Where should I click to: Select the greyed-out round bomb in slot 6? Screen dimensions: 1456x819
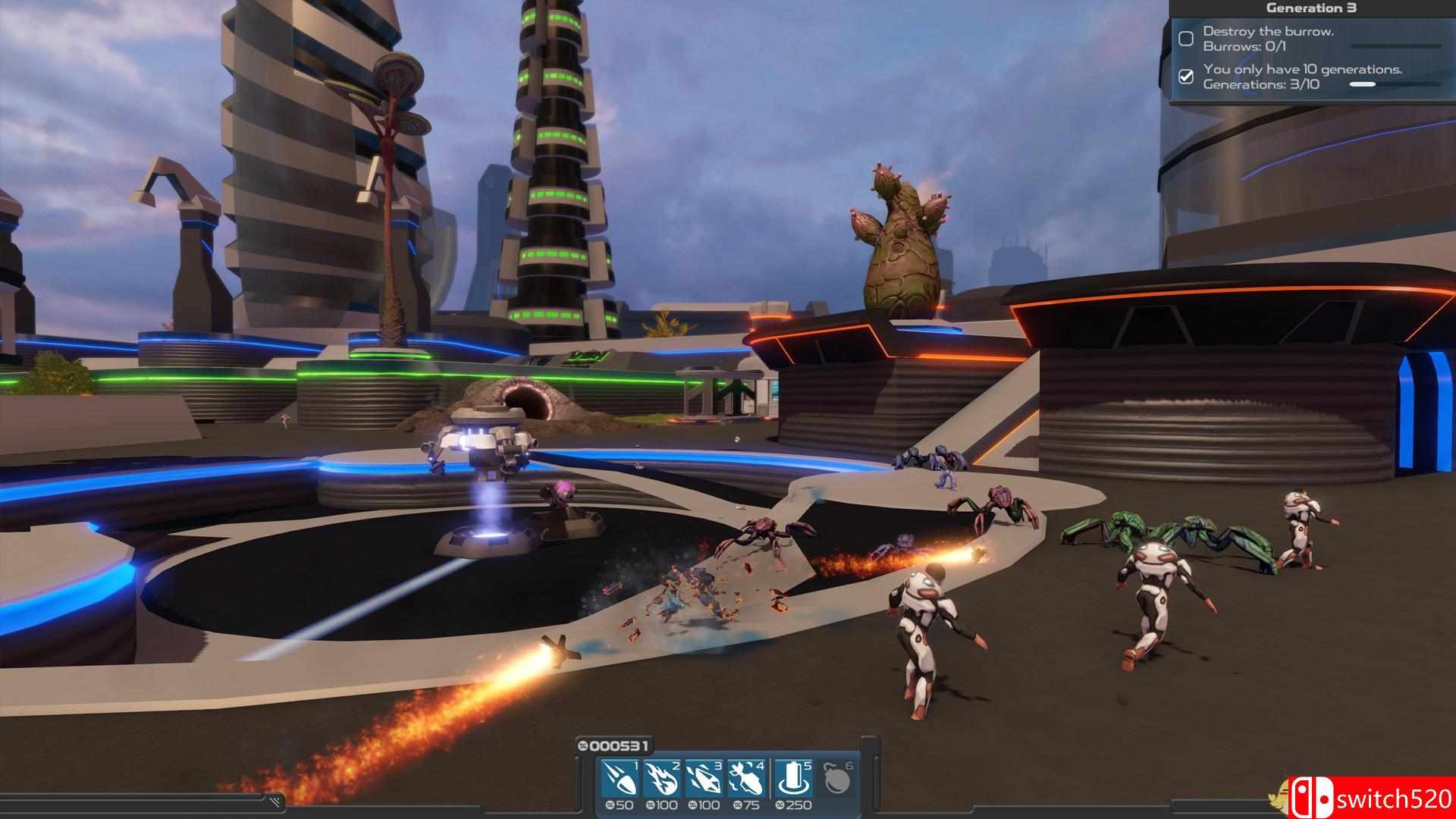[837, 779]
